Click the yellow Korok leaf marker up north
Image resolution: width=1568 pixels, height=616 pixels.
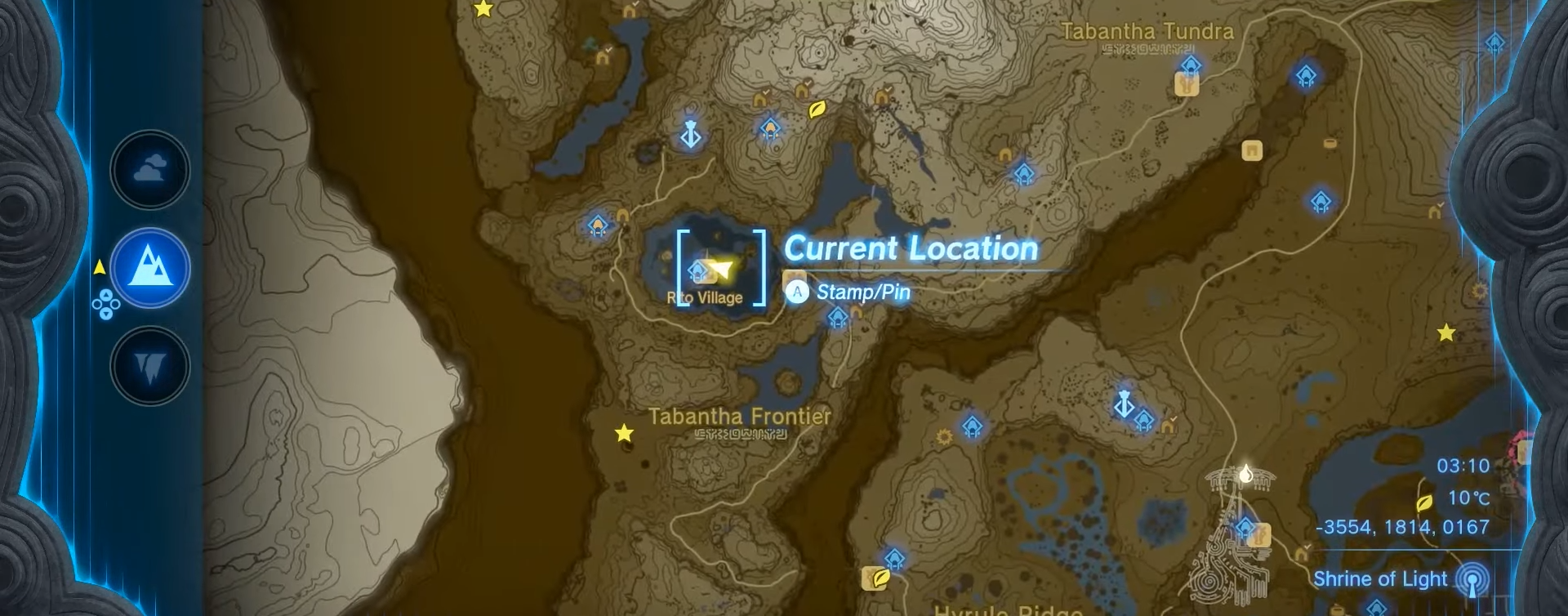[x=817, y=110]
